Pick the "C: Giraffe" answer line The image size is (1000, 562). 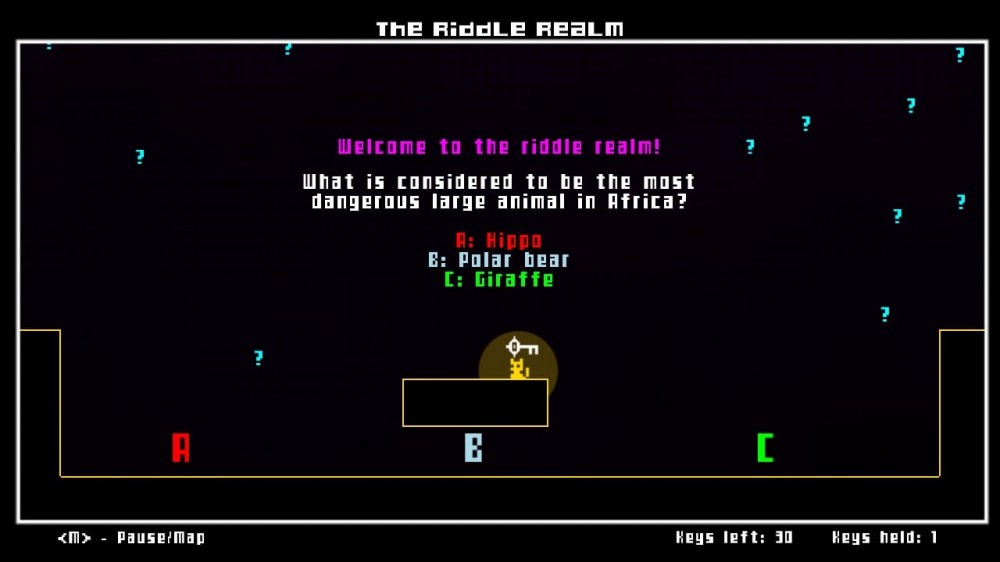point(499,279)
